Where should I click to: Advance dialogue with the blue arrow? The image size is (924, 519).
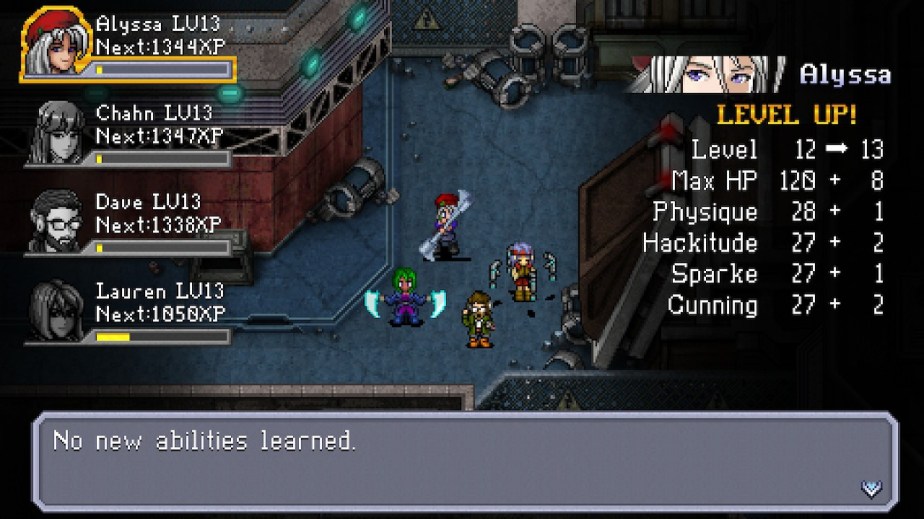(871, 488)
